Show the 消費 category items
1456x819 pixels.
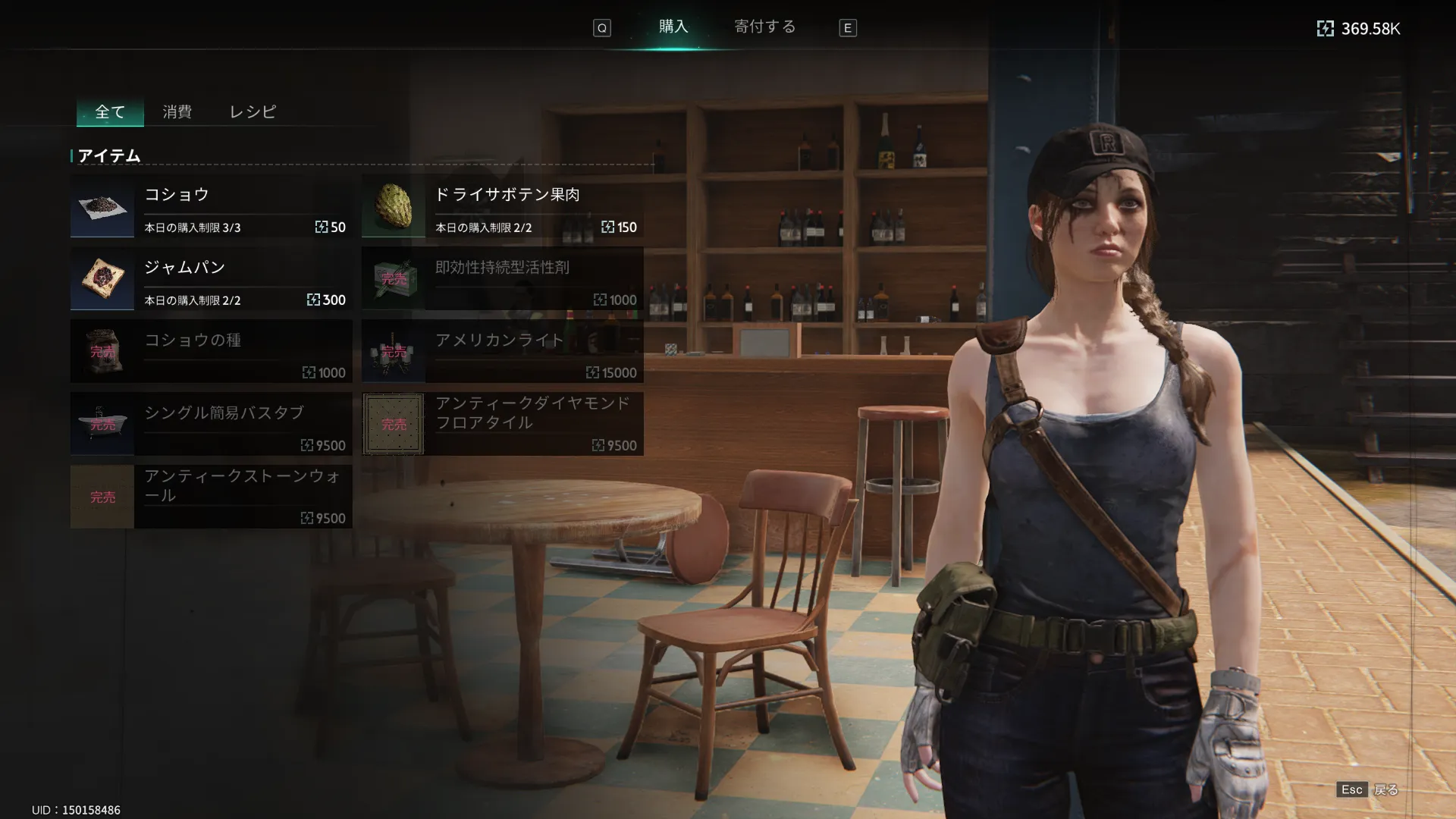tap(177, 112)
